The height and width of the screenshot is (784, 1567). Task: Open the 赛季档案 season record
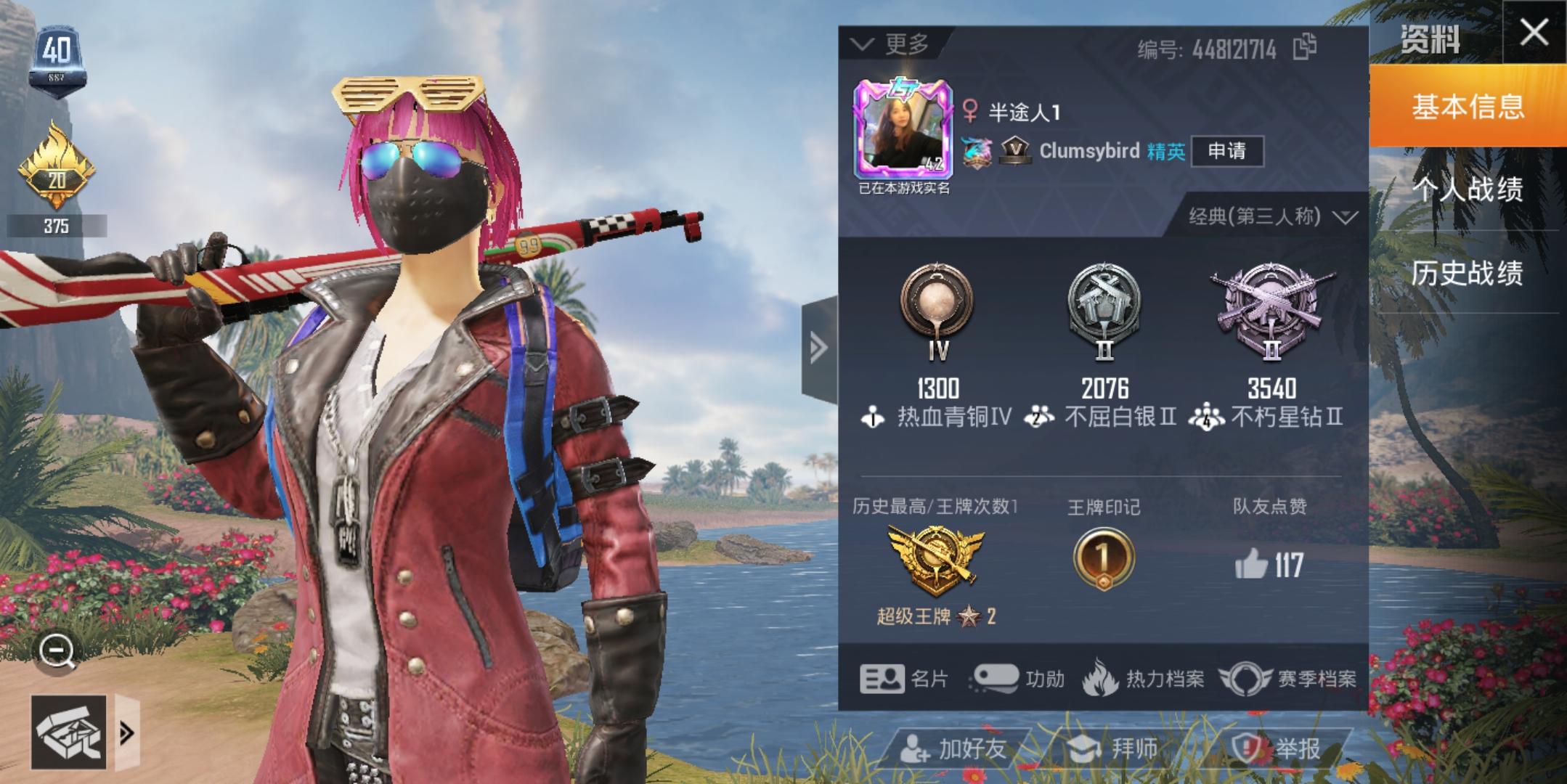click(1288, 679)
